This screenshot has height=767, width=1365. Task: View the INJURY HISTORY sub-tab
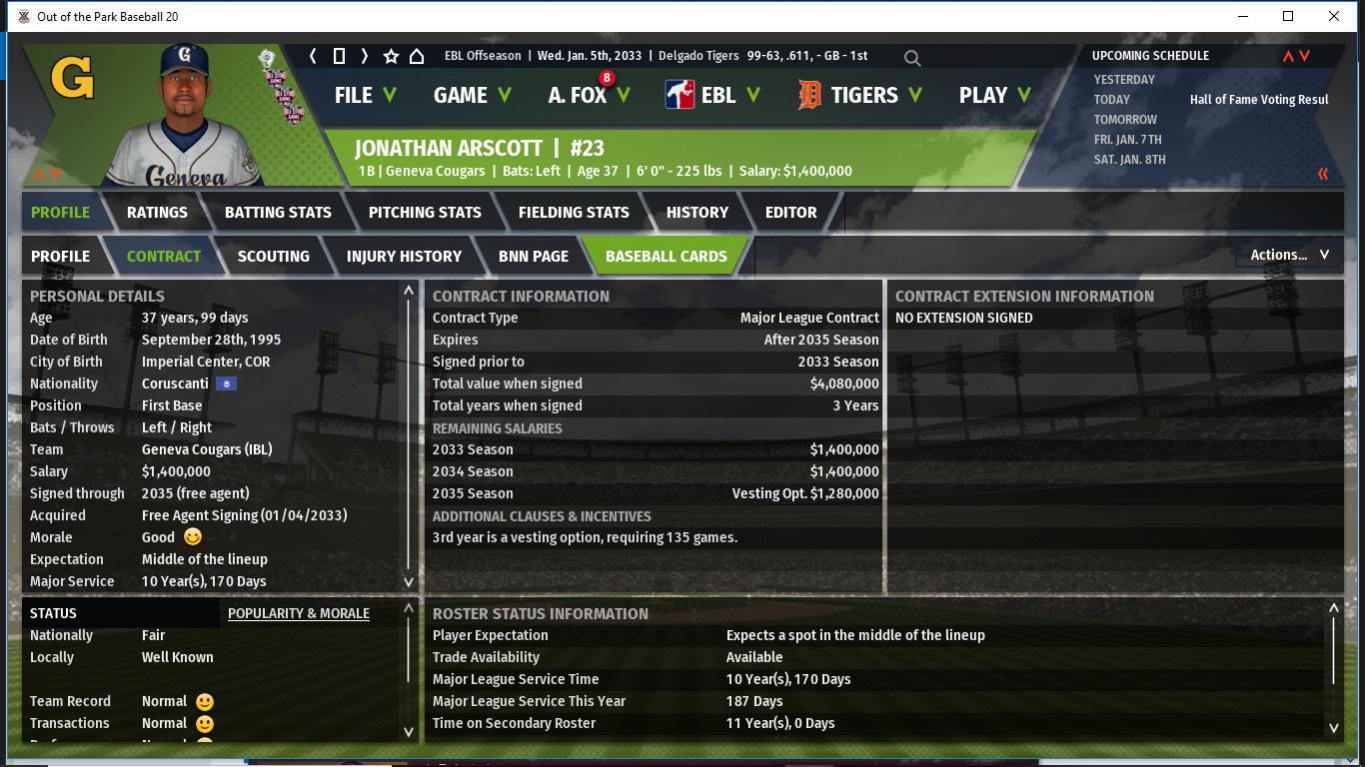point(404,256)
